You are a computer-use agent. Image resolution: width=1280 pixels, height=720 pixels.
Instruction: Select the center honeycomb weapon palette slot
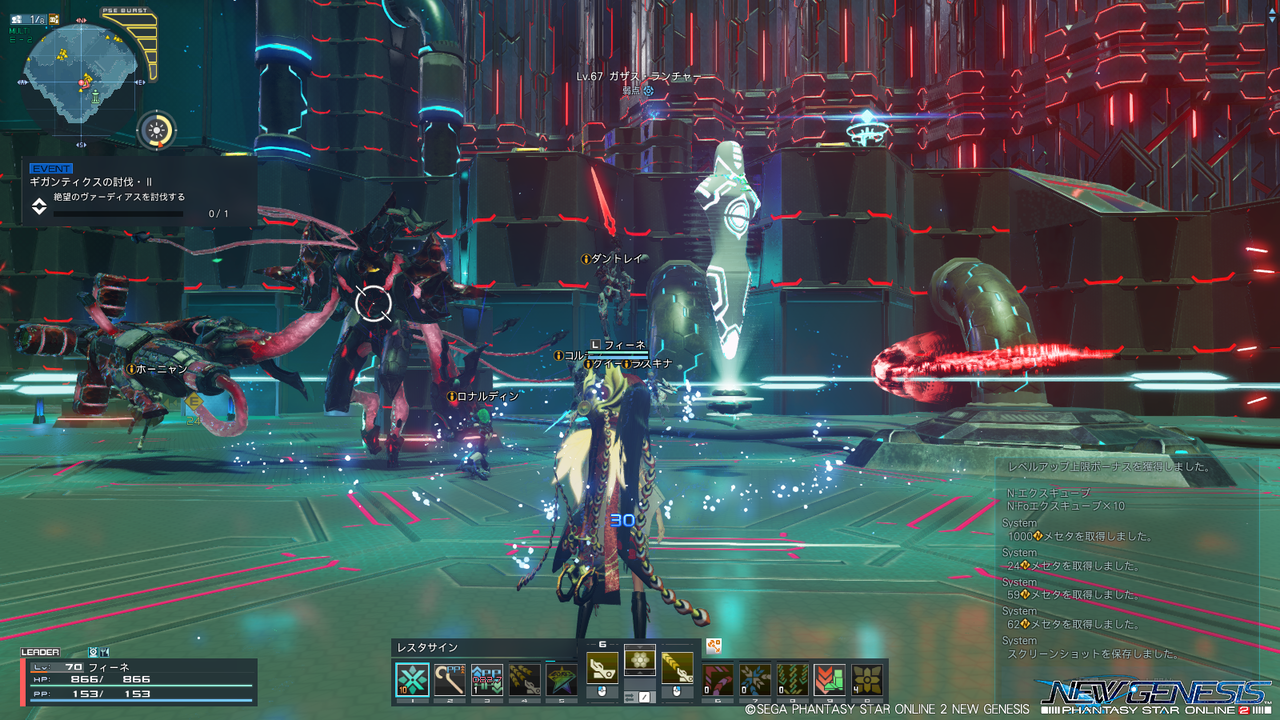640,660
